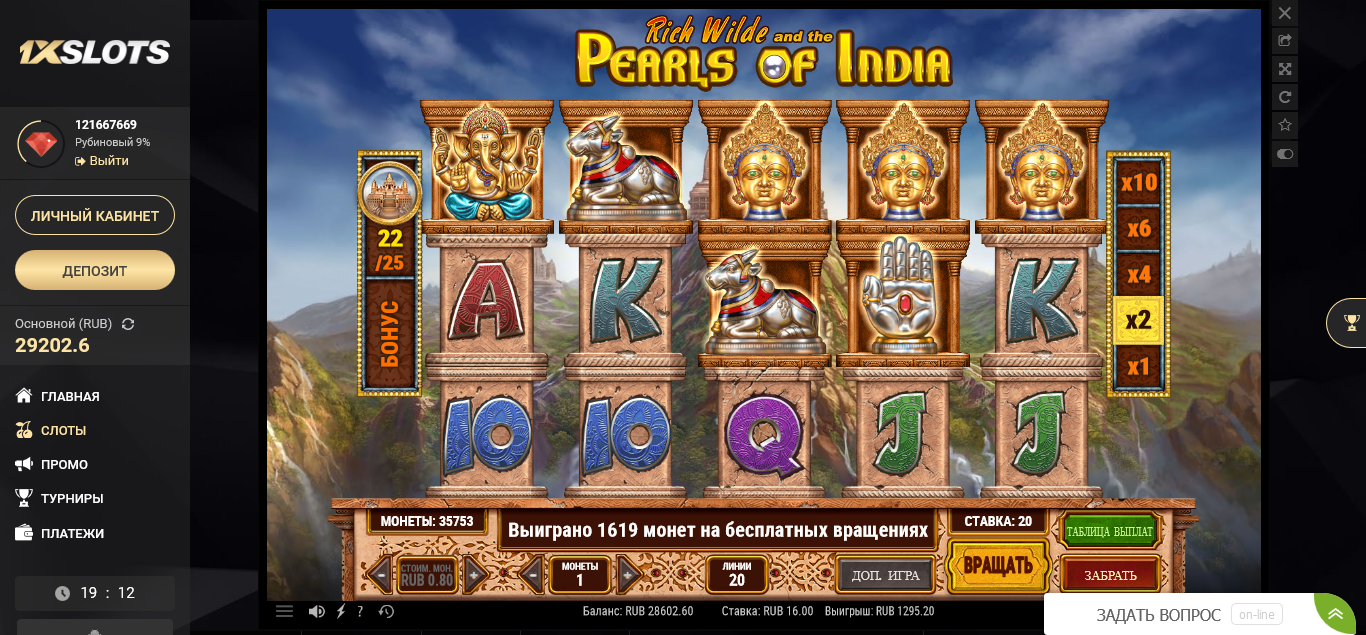
Task: Toggle the lightning bolt fast-play option
Action: pos(341,611)
